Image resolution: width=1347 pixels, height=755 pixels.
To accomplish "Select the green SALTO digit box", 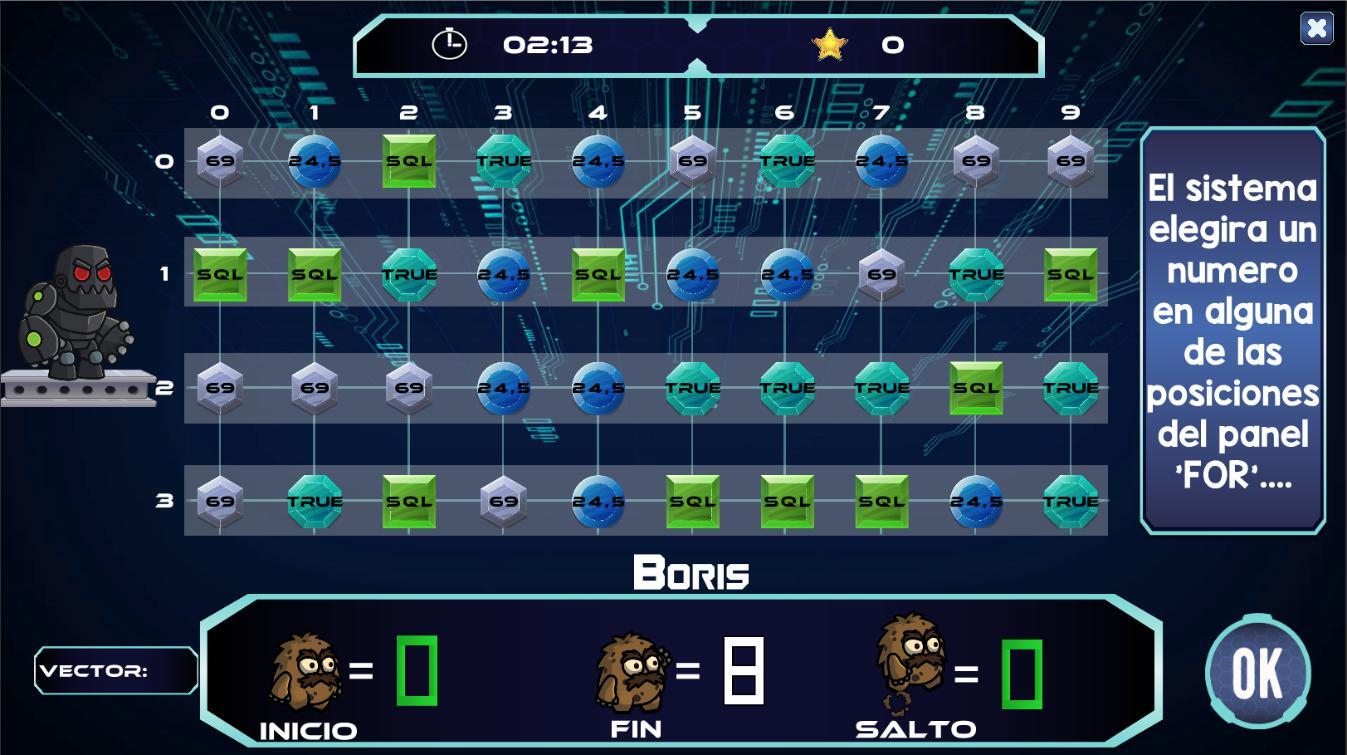I will pos(1022,672).
